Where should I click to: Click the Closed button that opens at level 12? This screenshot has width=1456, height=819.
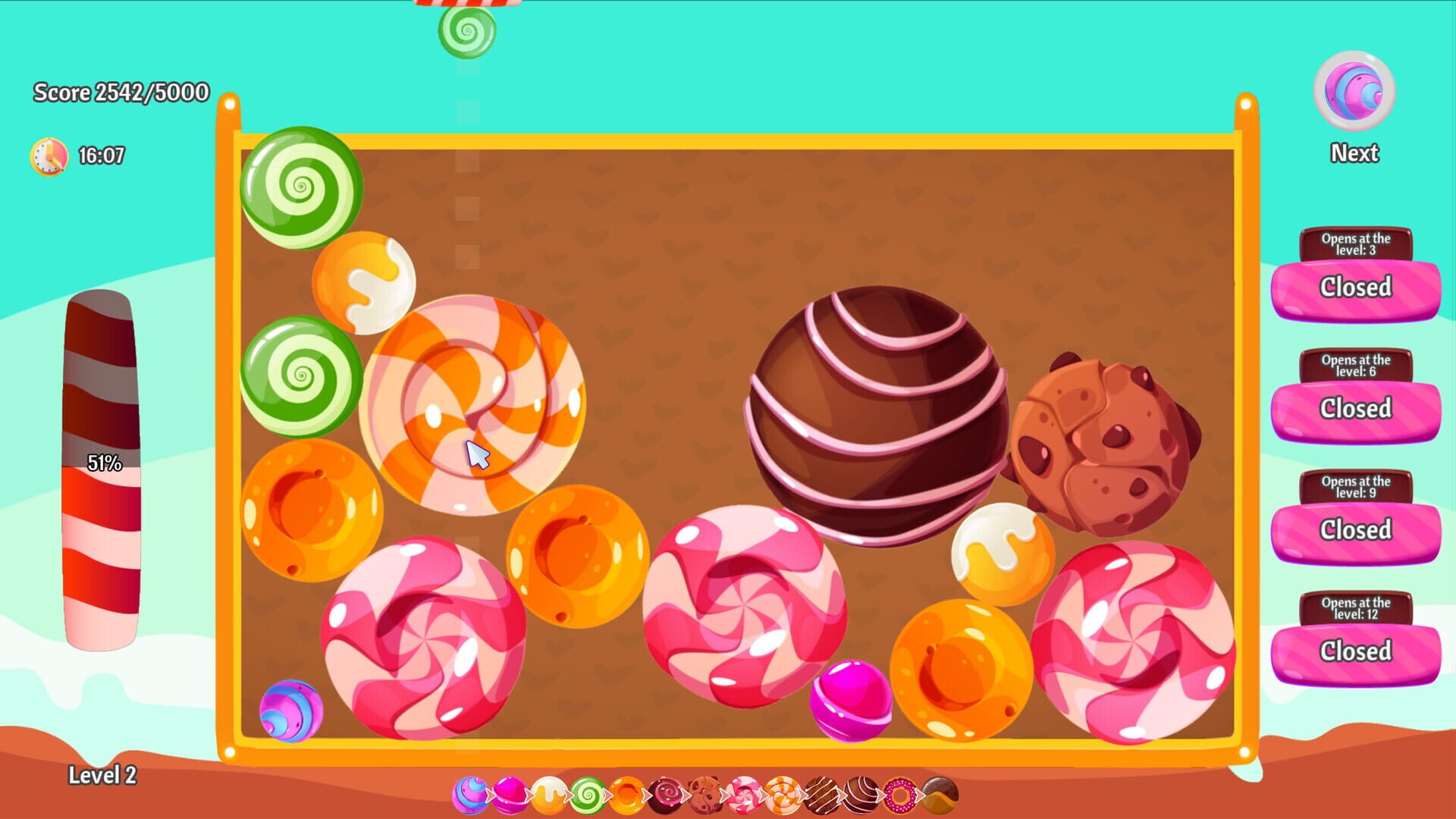click(x=1357, y=651)
